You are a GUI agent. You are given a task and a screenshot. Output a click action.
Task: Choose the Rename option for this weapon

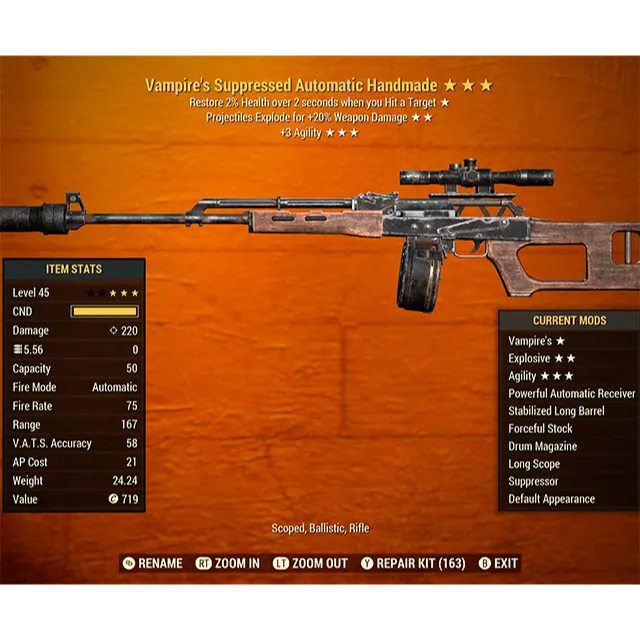[152, 563]
